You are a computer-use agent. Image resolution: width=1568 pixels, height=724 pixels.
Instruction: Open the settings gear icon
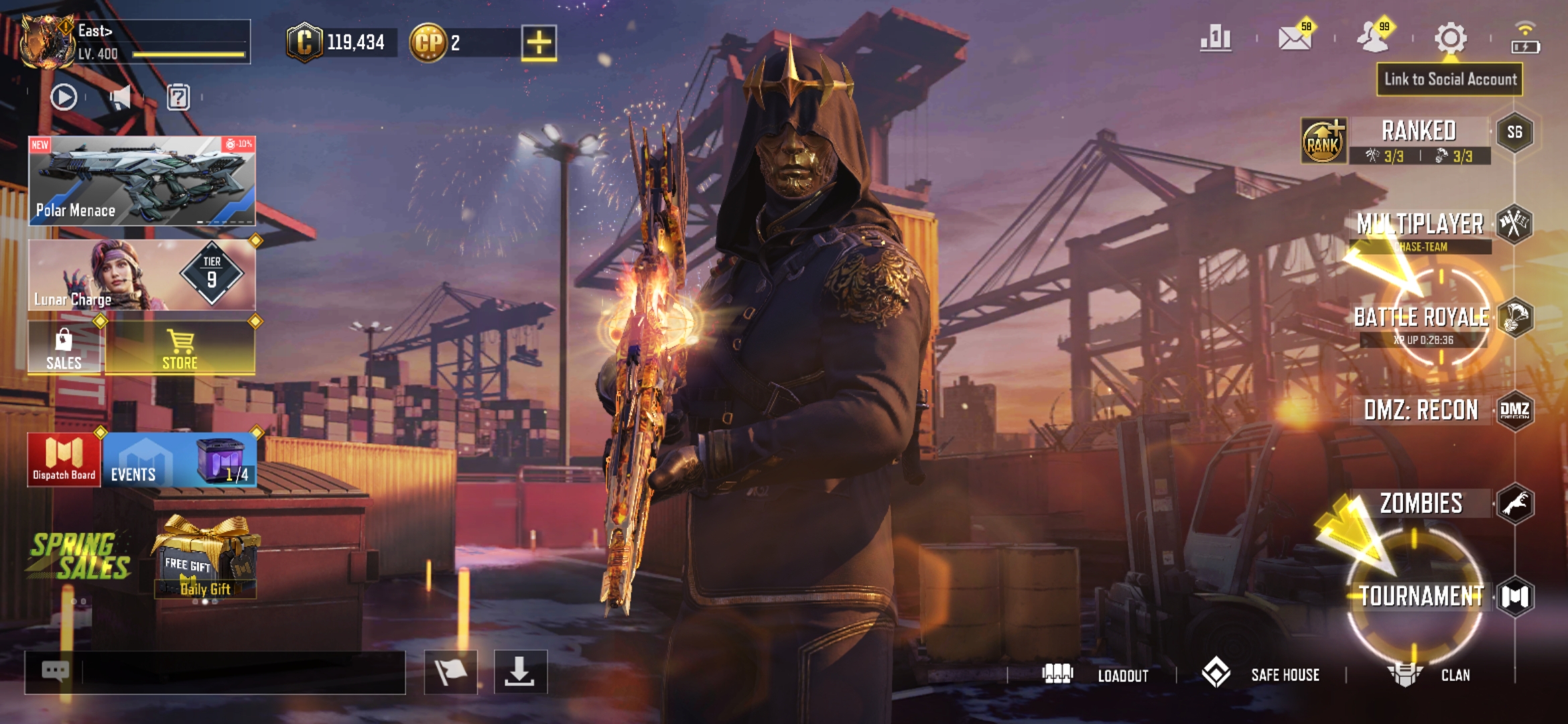pyautogui.click(x=1450, y=39)
